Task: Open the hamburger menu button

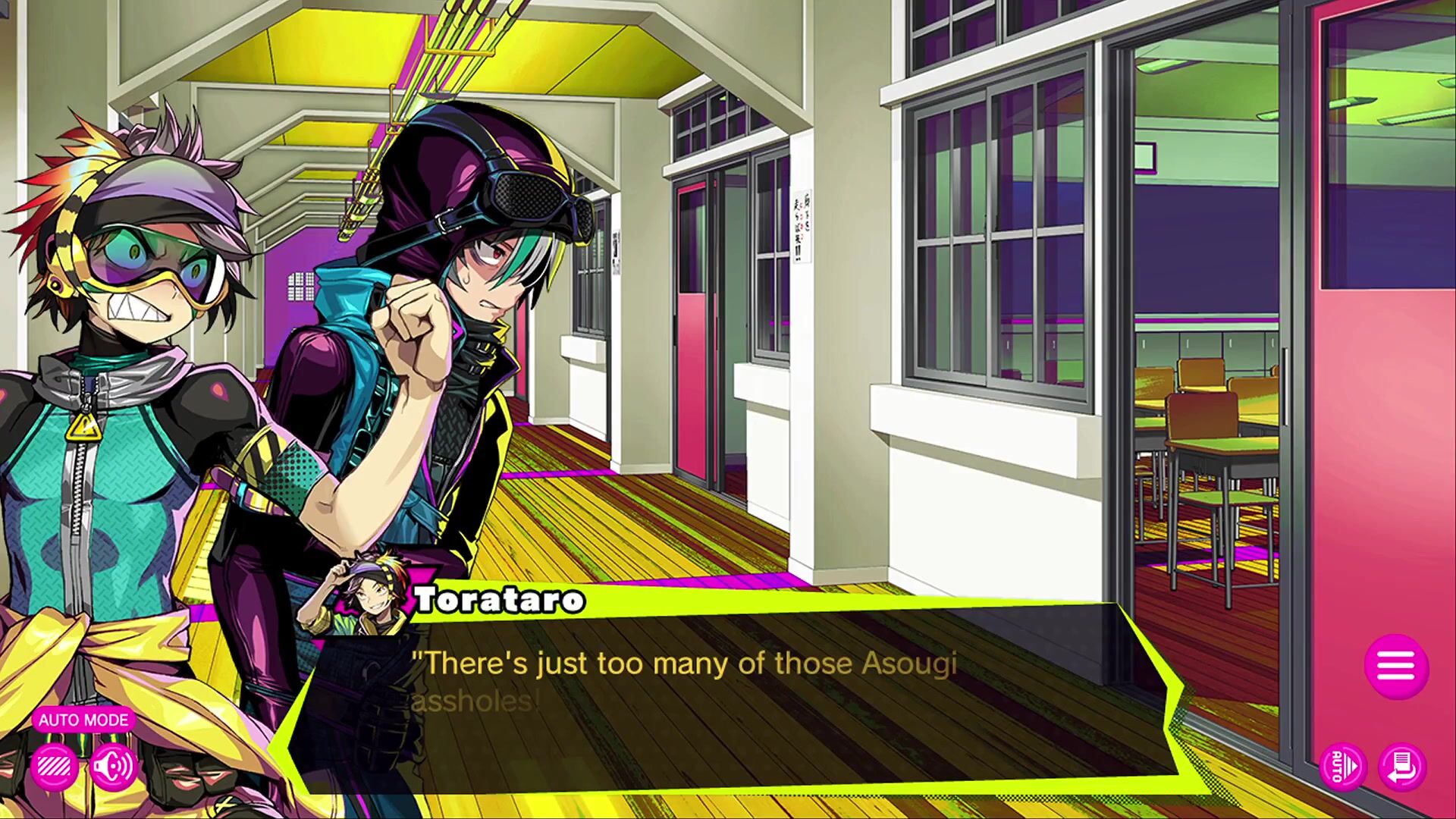Action: [1396, 667]
